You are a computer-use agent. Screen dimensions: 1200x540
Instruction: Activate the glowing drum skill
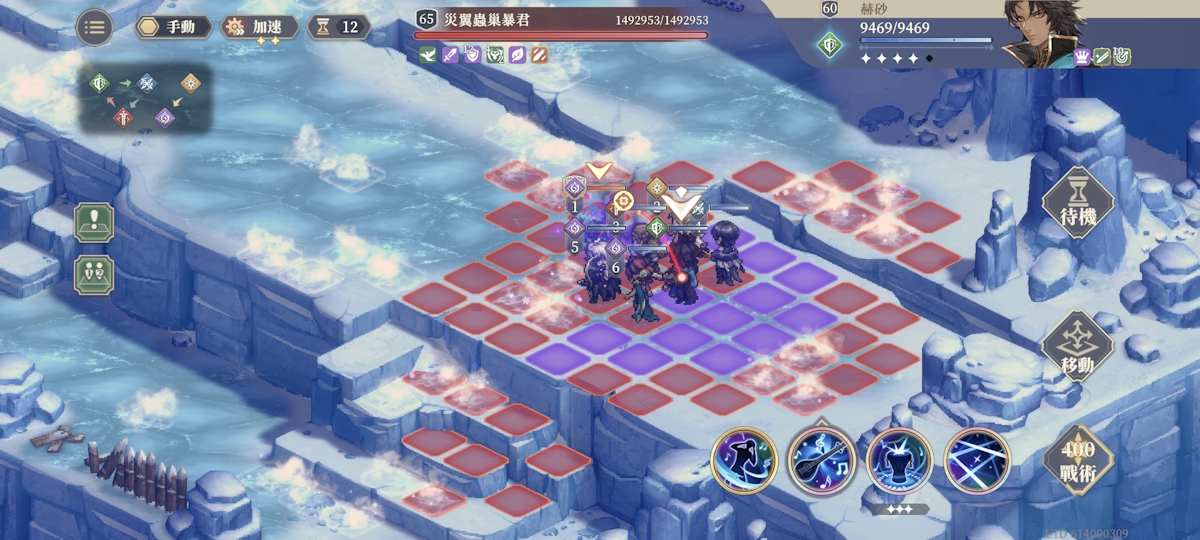click(x=899, y=461)
